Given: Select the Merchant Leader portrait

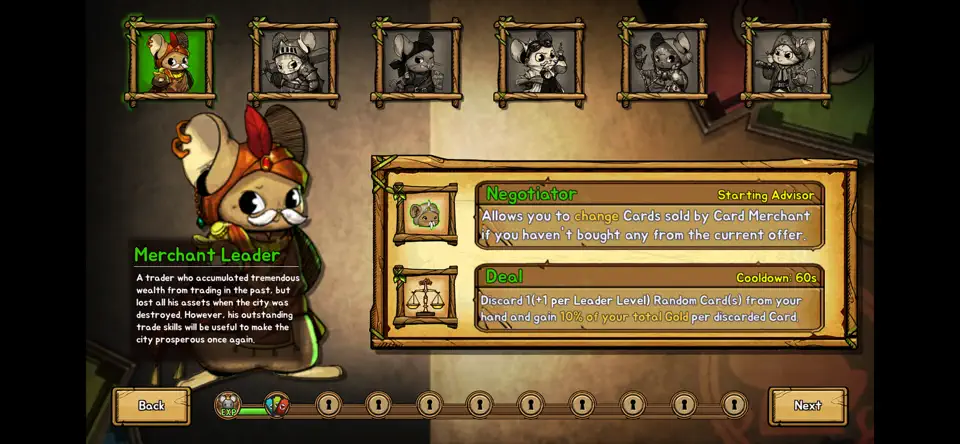Looking at the screenshot, I should 170,62.
